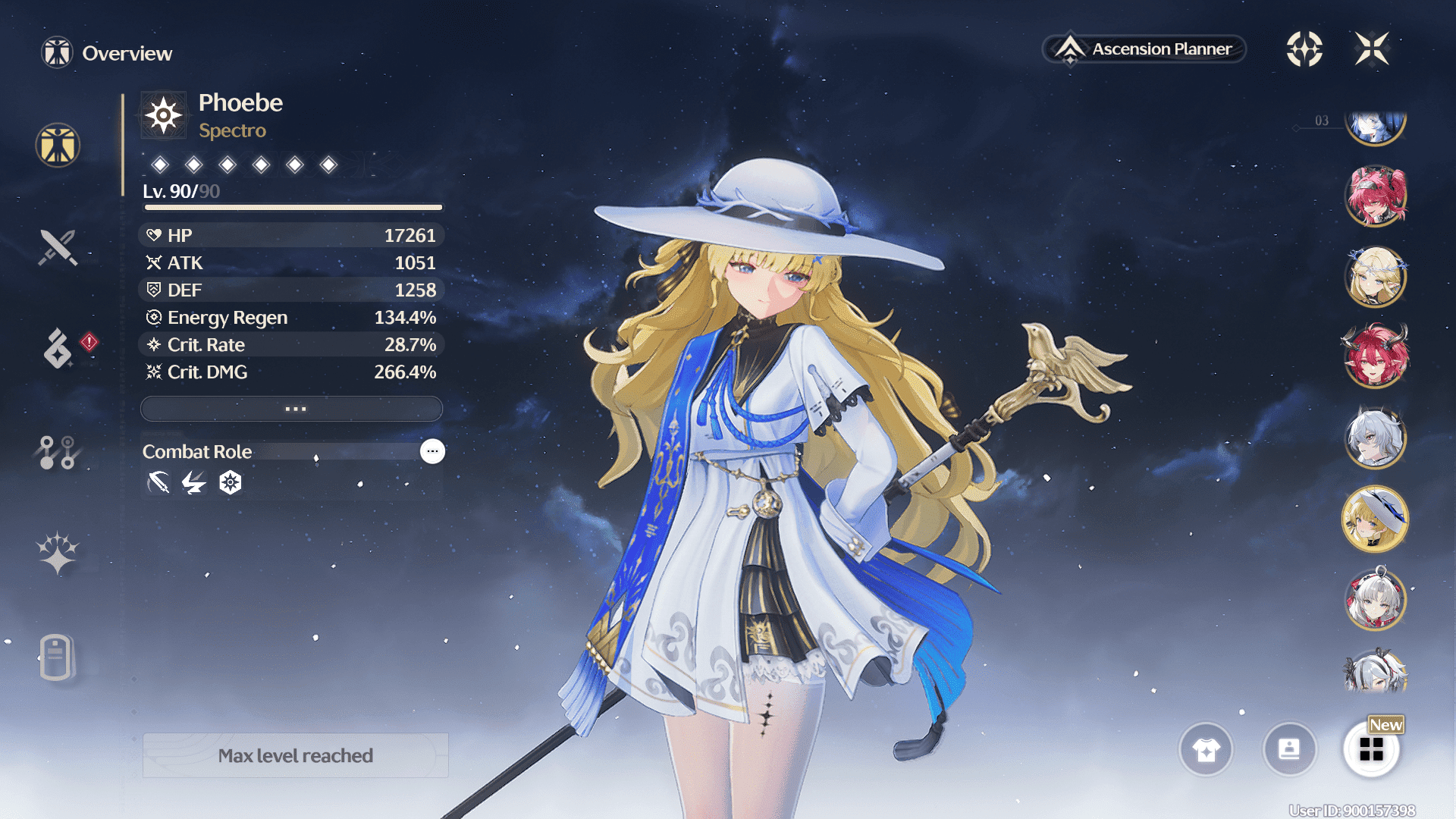Choose the blonde character with flower crown
Image resolution: width=1456 pixels, height=819 pixels.
click(1376, 277)
